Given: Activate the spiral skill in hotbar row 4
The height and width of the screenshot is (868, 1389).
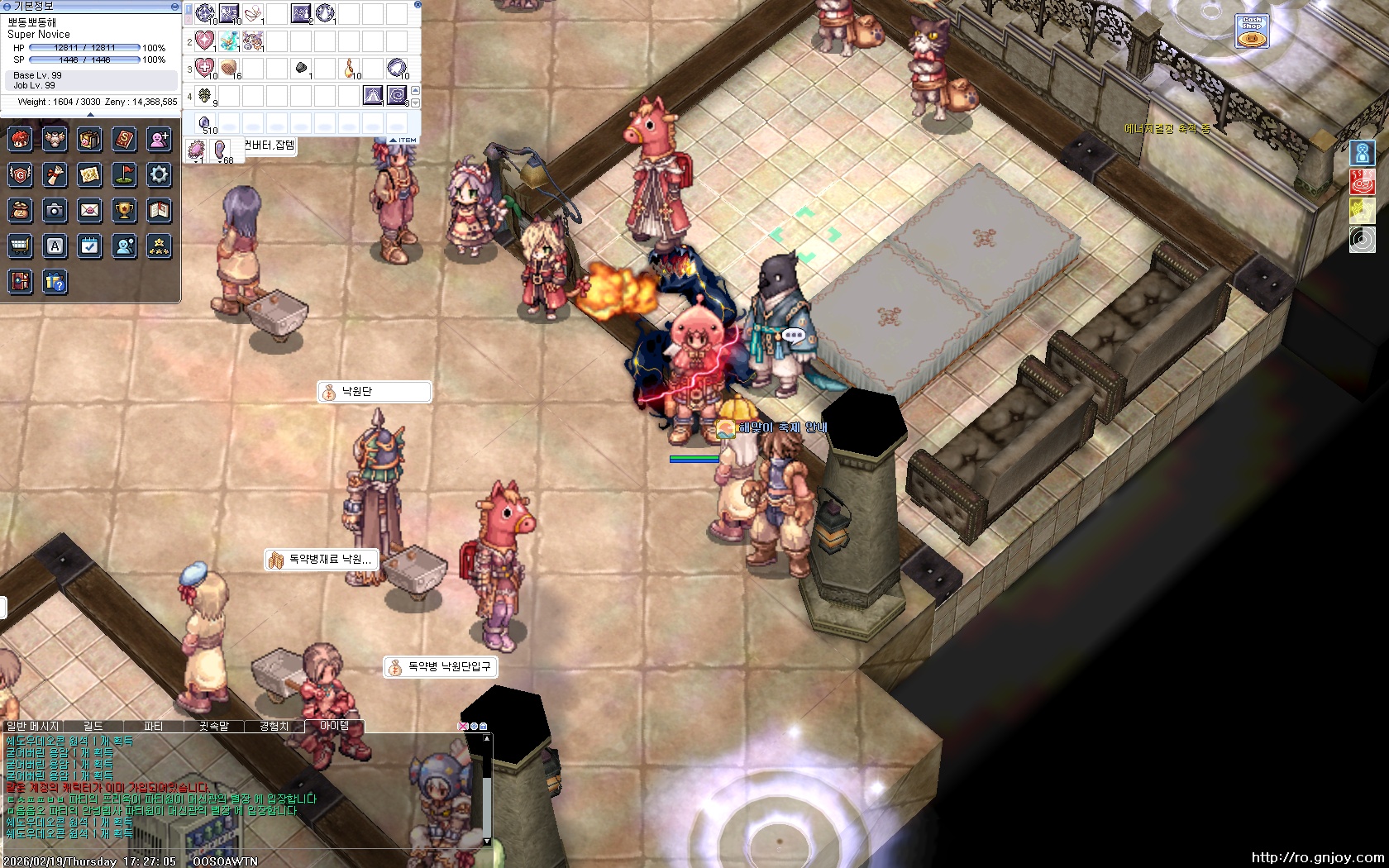Looking at the screenshot, I should (x=397, y=96).
